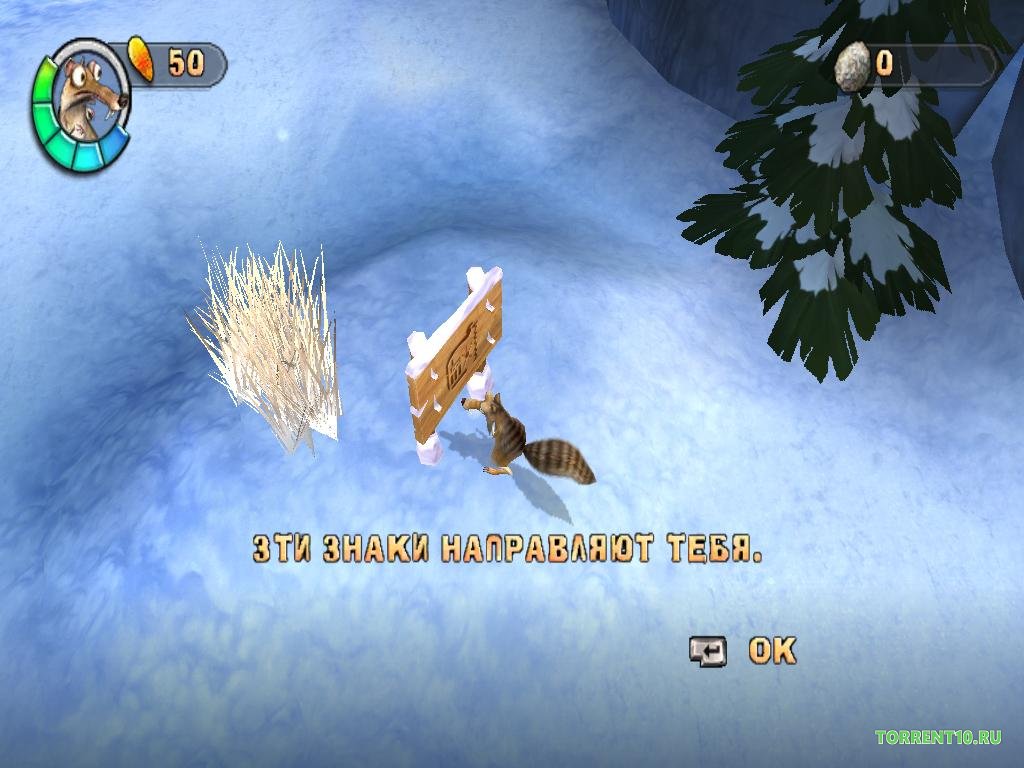Confirm the hint with OK

click(x=771, y=651)
